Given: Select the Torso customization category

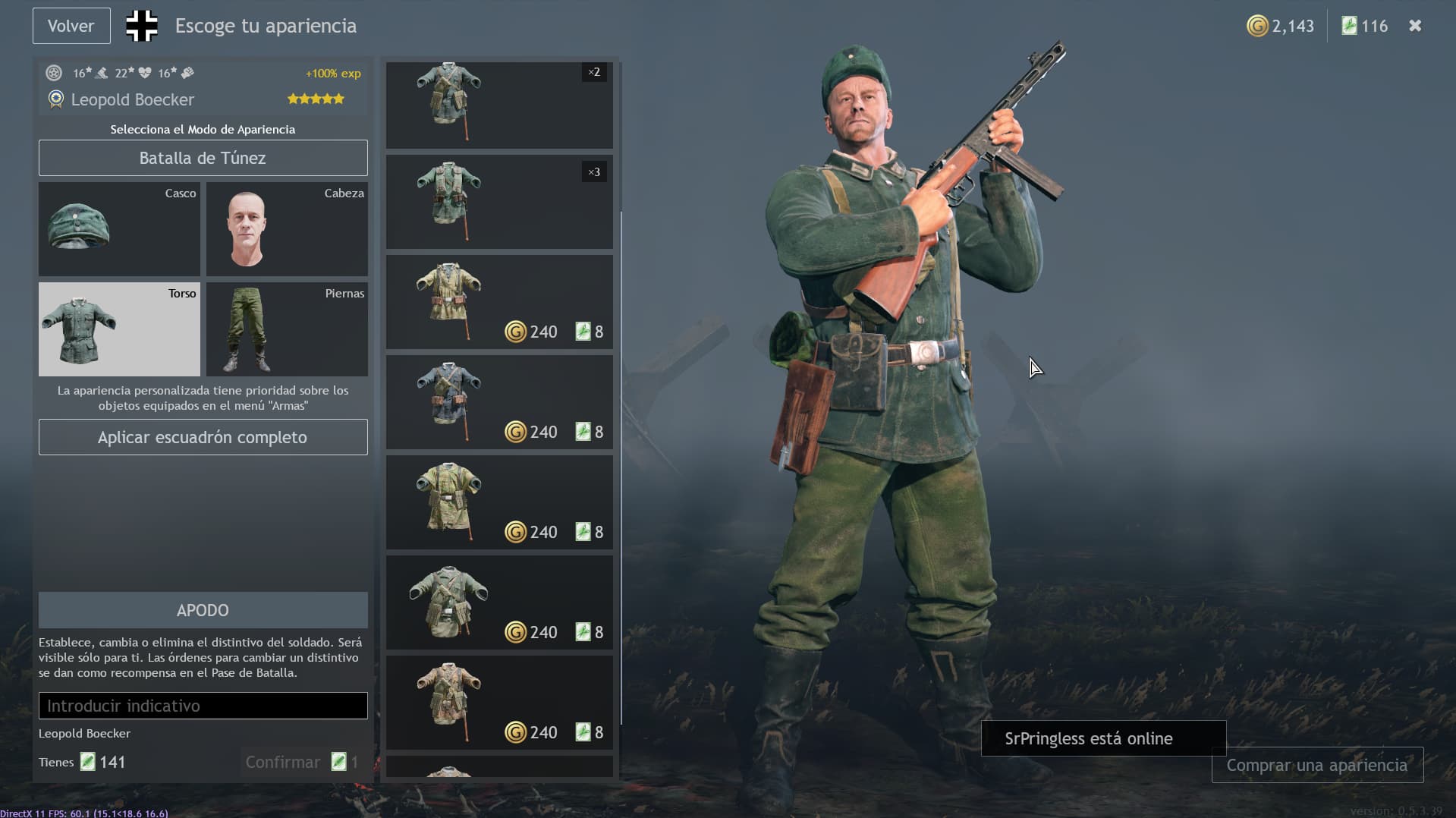Looking at the screenshot, I should coord(118,329).
